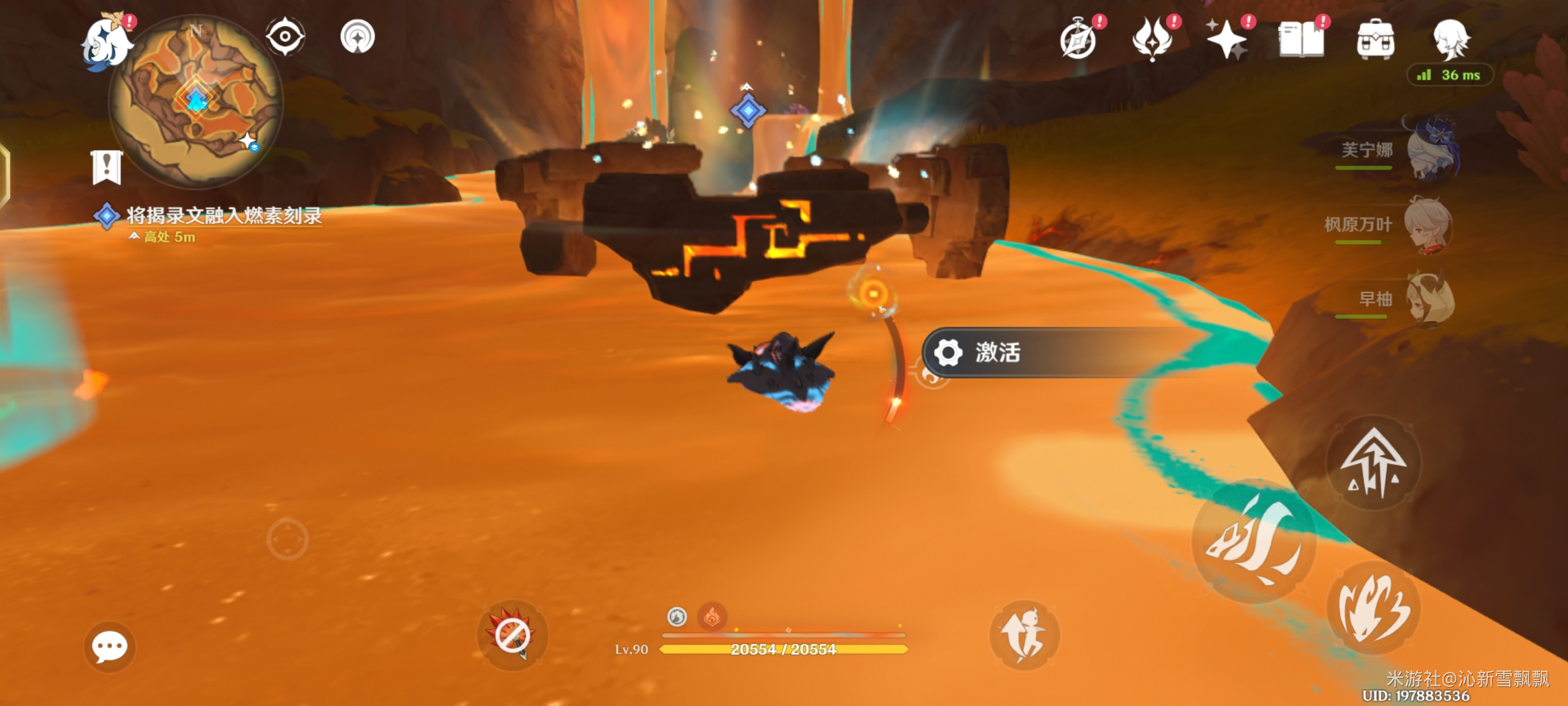The width and height of the screenshot is (1568, 706).
Task: Click the round signal icon beside the eye
Action: point(357,36)
